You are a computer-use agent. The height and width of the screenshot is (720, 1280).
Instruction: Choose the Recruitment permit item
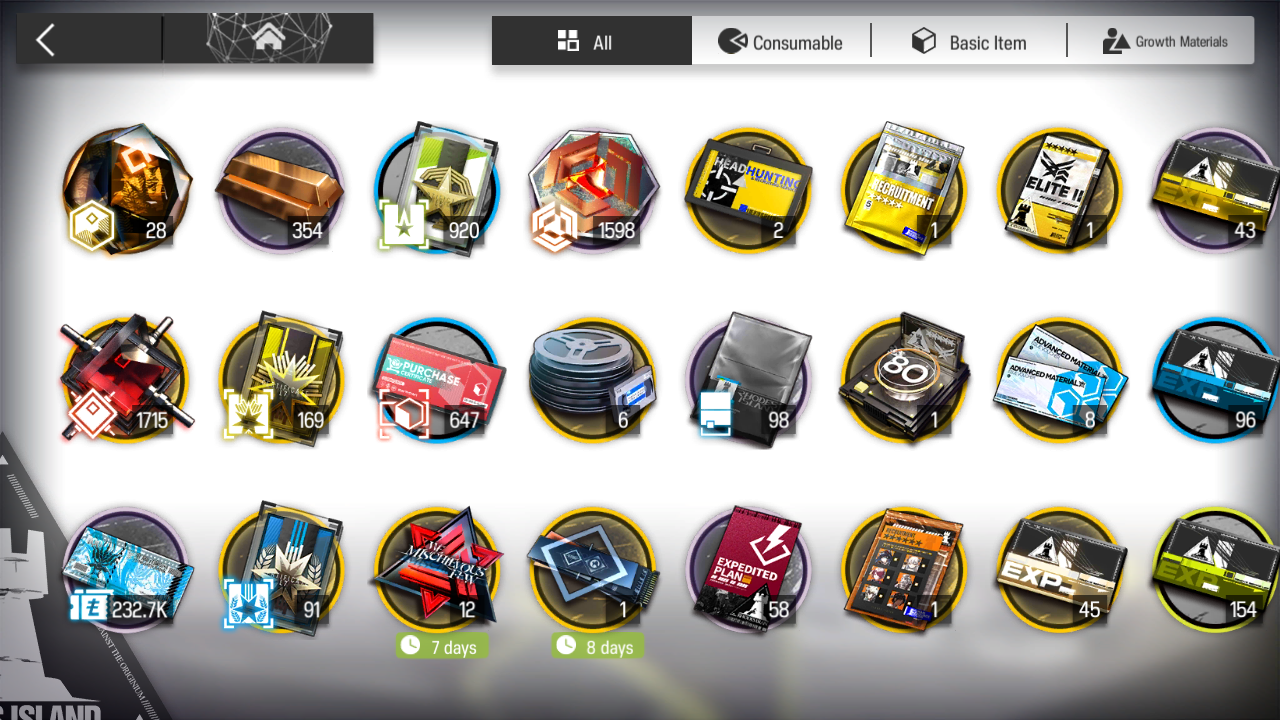(904, 190)
